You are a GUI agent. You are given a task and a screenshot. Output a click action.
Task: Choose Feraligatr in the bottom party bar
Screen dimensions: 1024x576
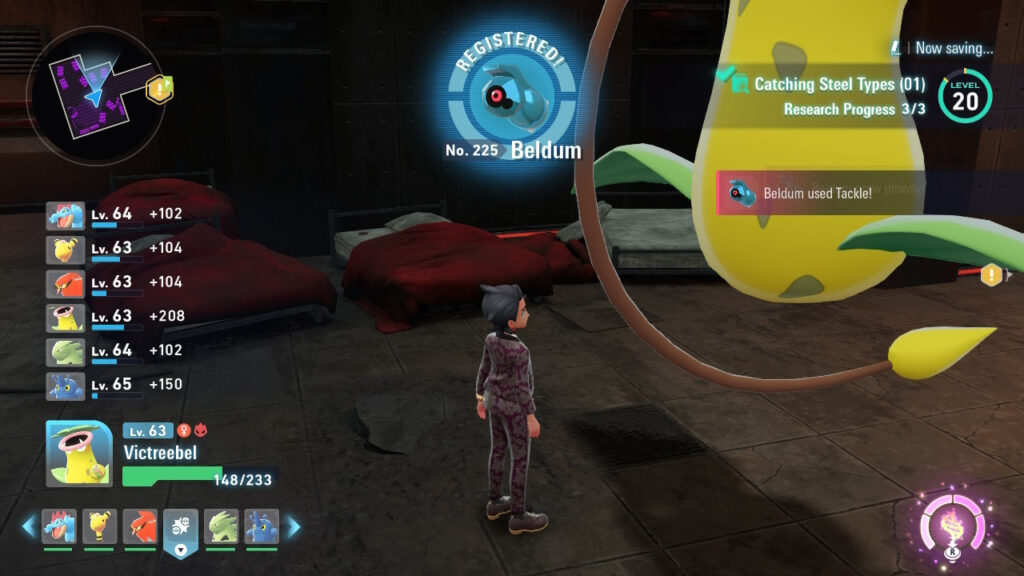[x=59, y=526]
